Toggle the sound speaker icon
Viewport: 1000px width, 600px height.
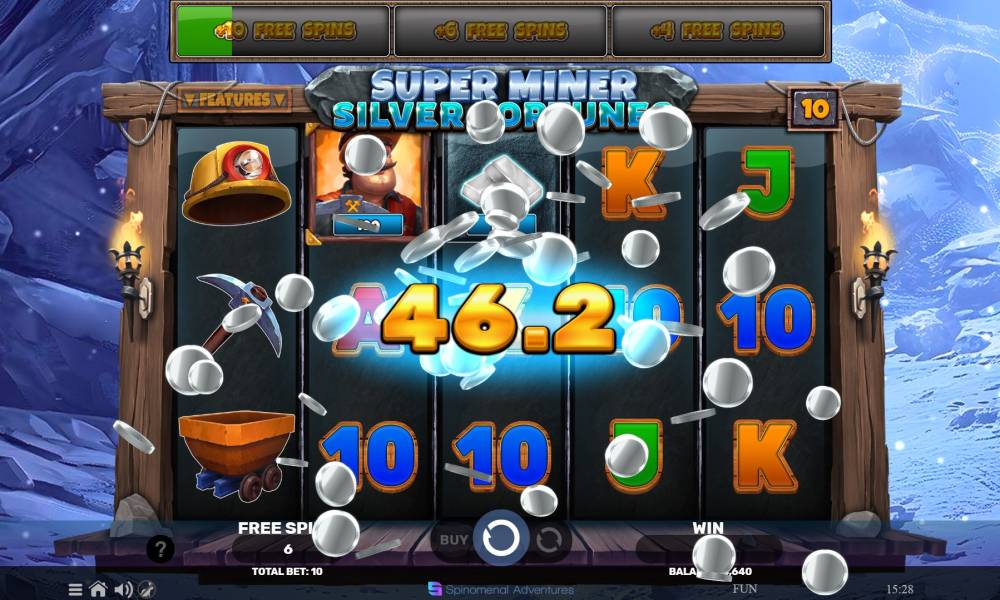coord(124,589)
